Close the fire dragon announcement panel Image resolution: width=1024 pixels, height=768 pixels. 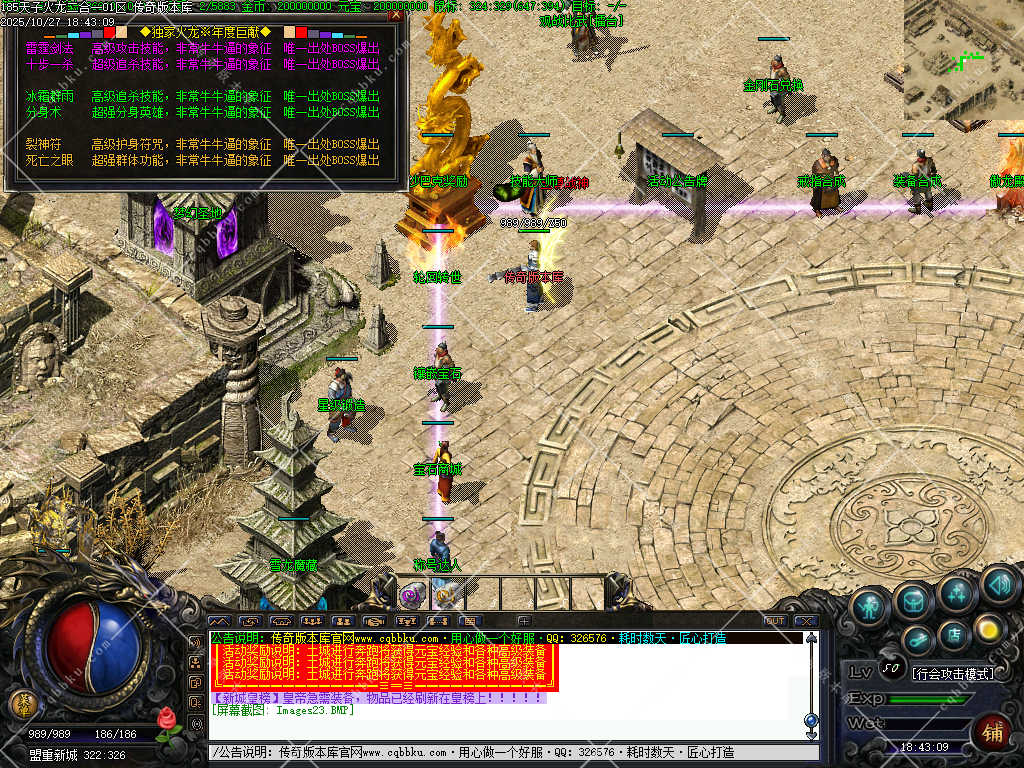click(x=396, y=14)
